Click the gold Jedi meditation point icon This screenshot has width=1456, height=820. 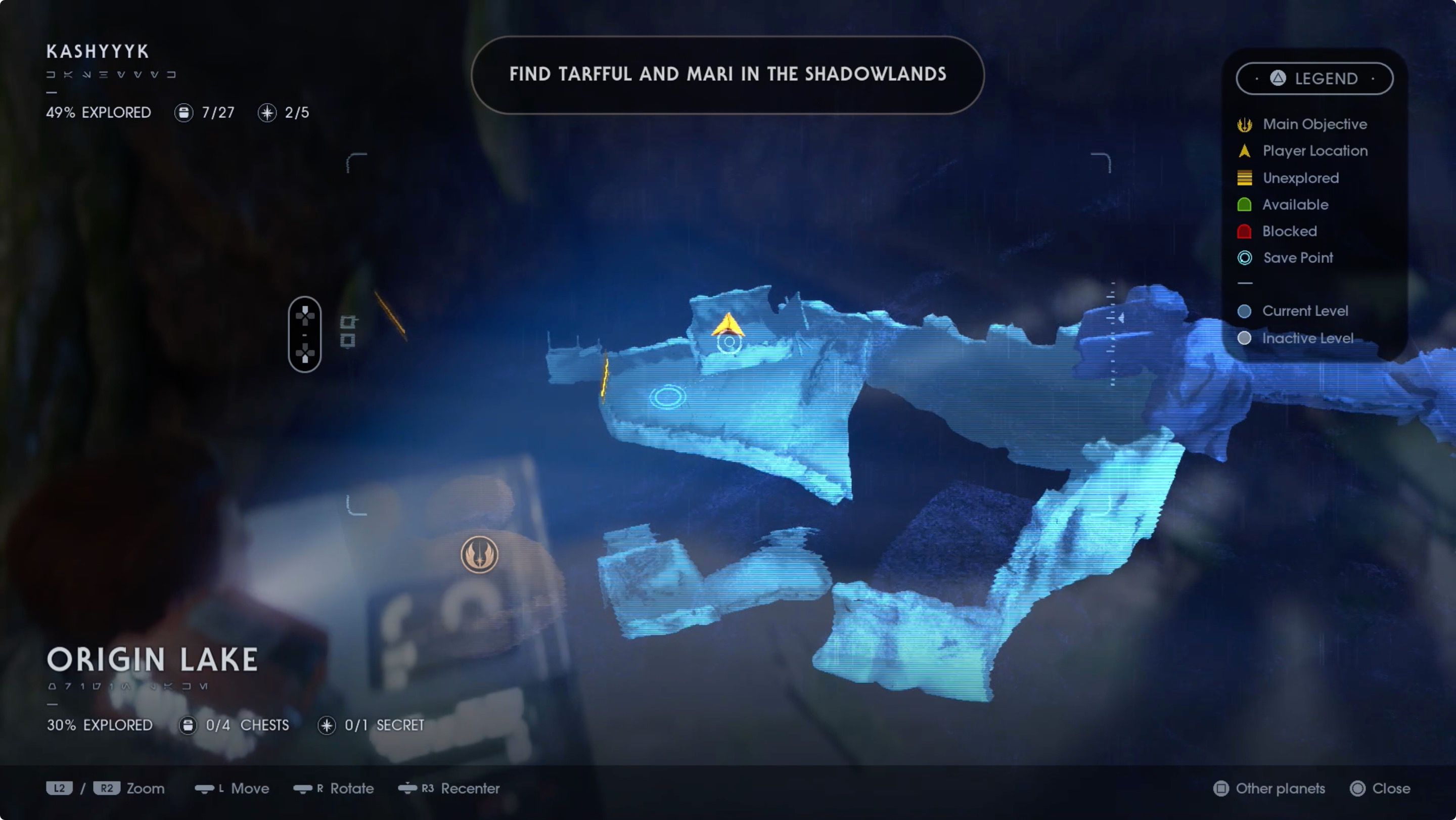[x=480, y=556]
